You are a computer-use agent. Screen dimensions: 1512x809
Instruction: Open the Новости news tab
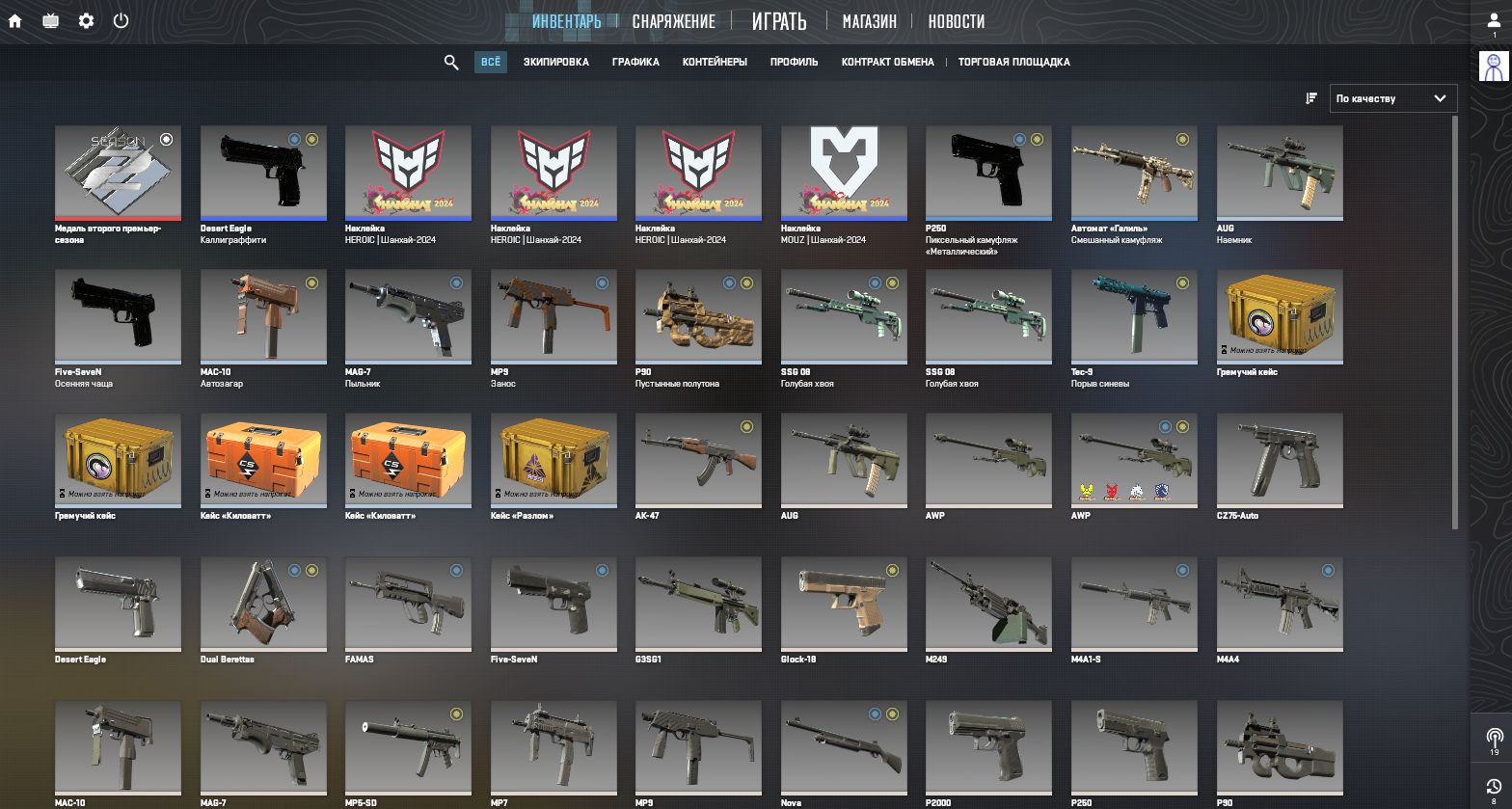pos(956,21)
